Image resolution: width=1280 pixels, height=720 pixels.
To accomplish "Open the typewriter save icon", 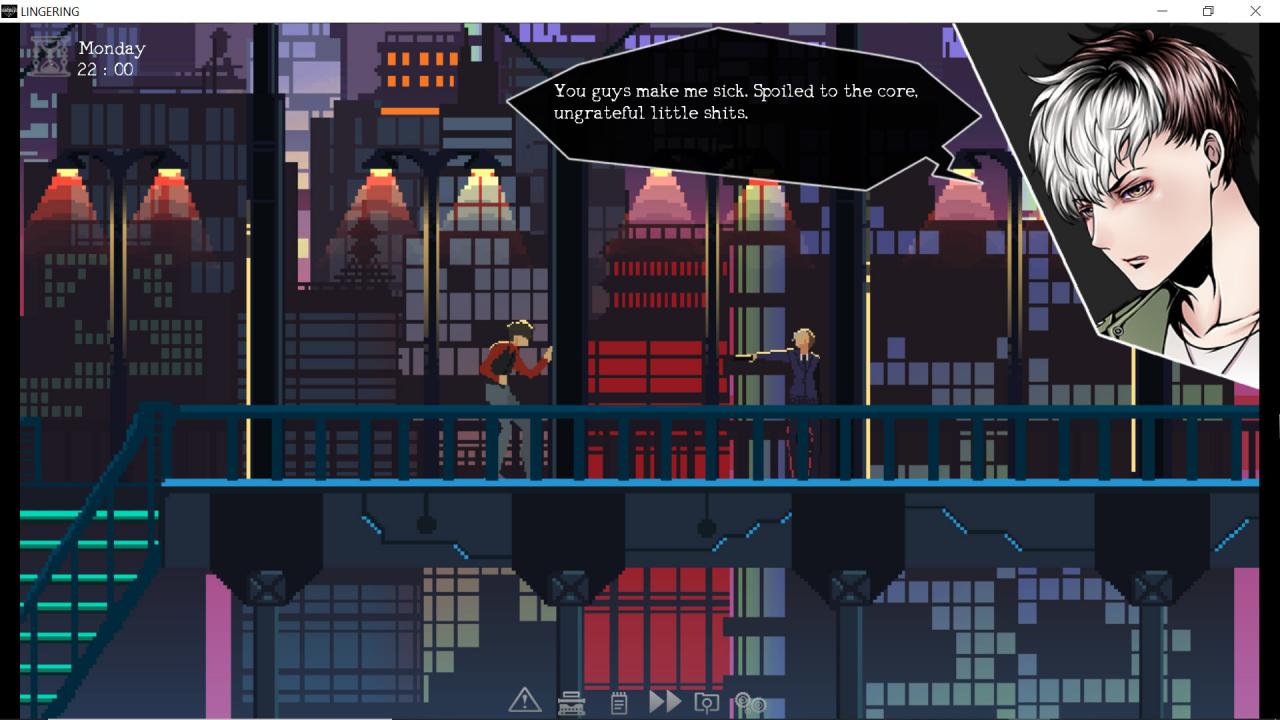I will click(572, 703).
